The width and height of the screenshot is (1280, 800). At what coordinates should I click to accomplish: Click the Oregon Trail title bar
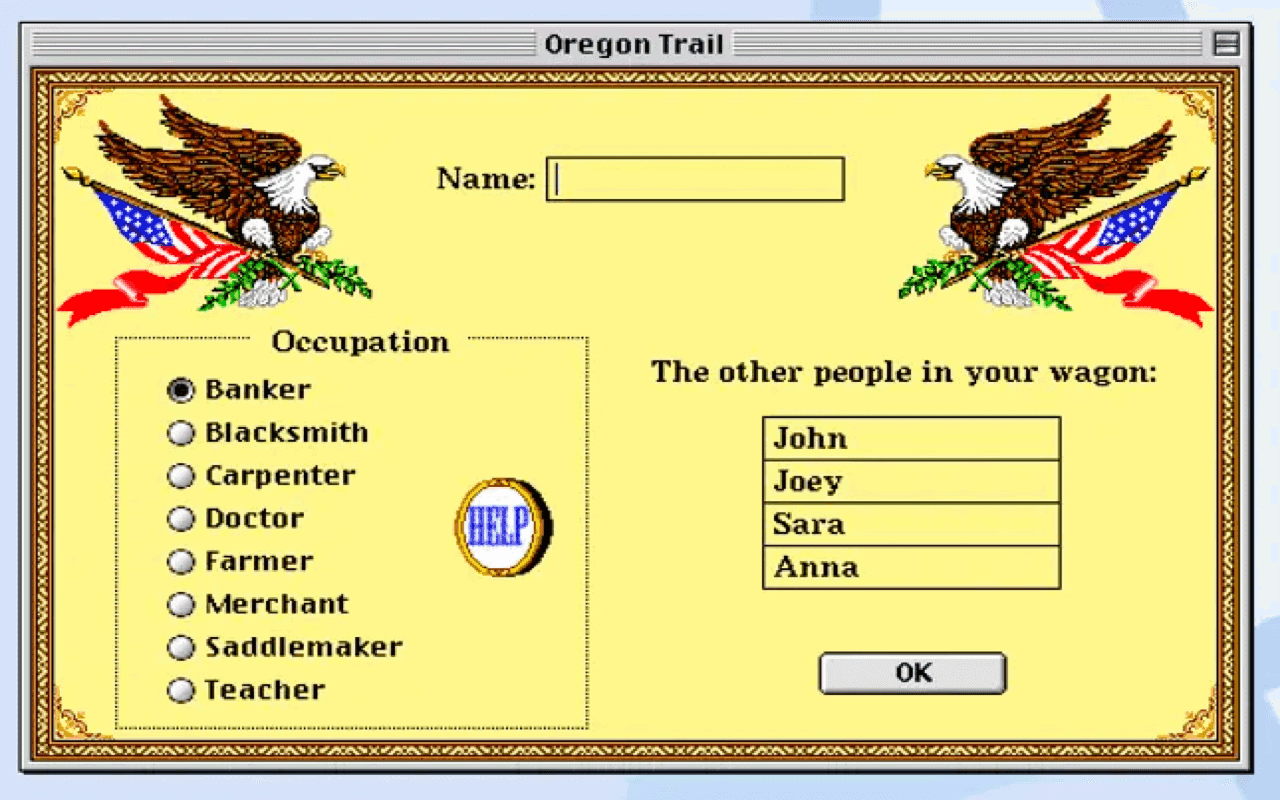[636, 43]
